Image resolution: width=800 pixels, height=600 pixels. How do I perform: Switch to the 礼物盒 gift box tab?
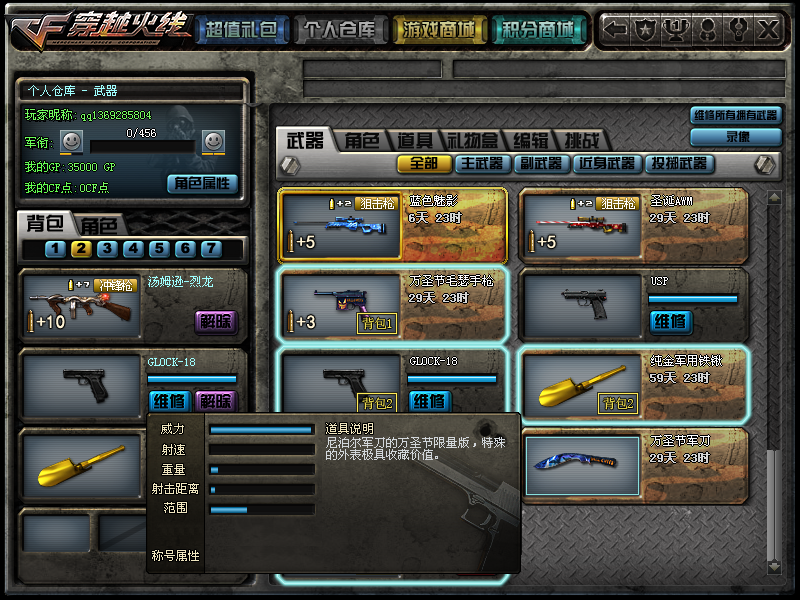[x=472, y=141]
